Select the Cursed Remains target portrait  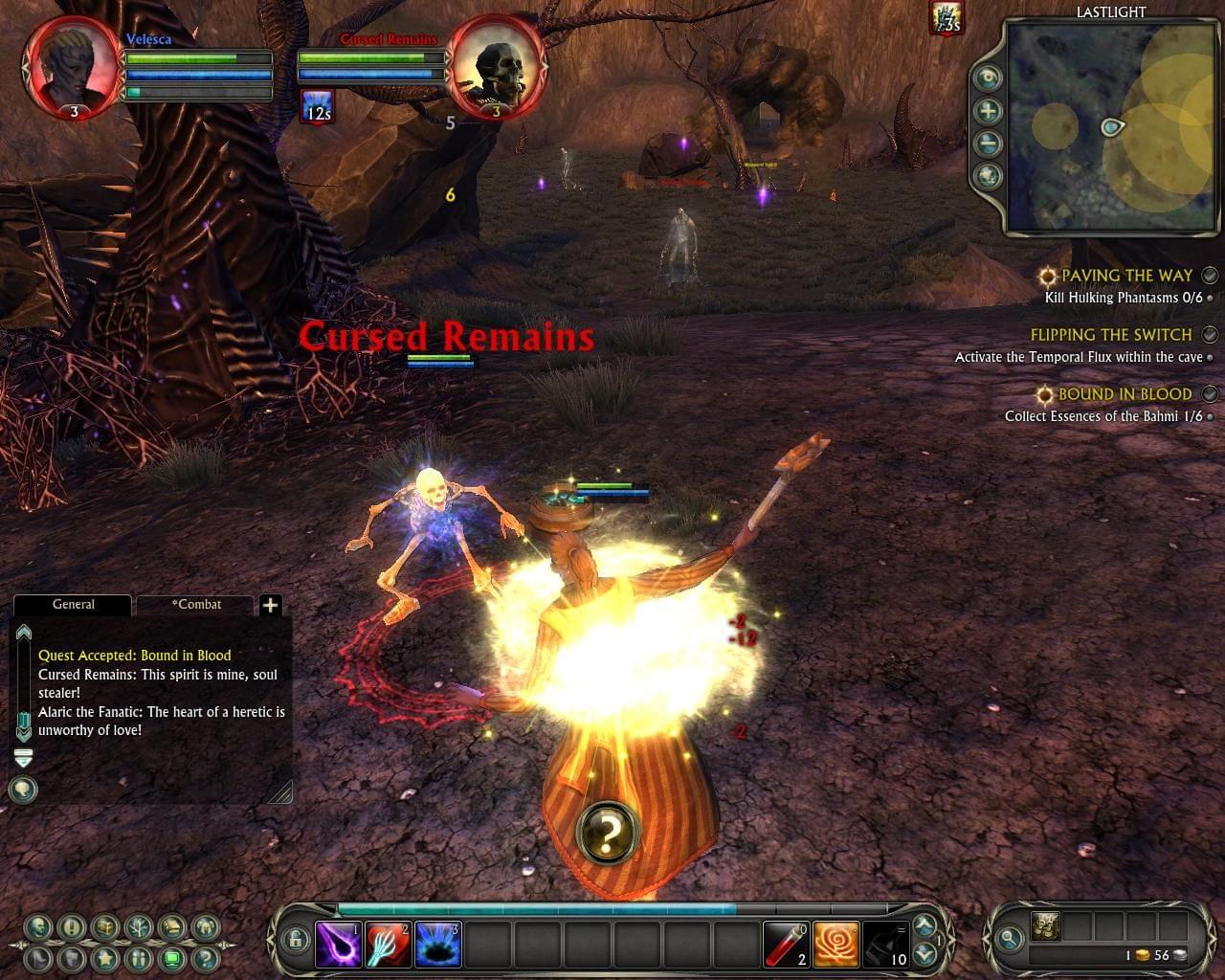[498, 67]
